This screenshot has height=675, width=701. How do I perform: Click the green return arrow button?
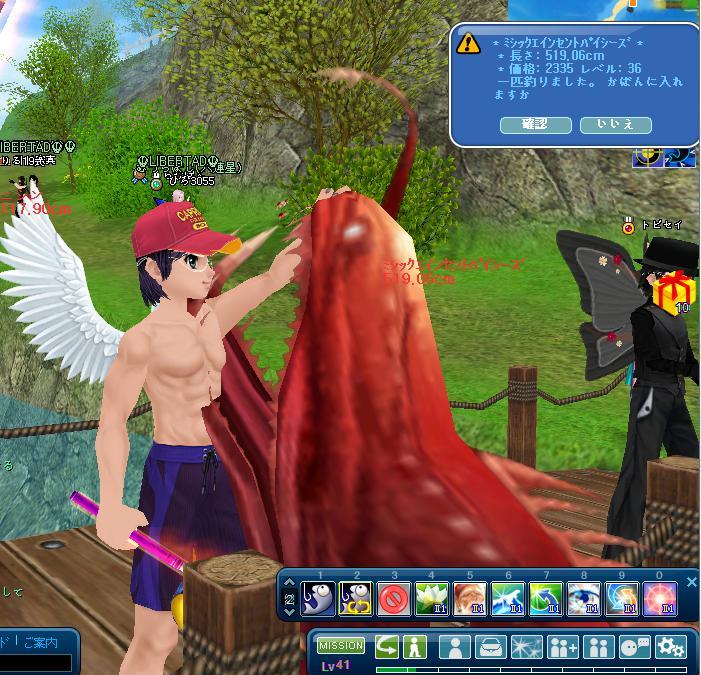pyautogui.click(x=386, y=646)
